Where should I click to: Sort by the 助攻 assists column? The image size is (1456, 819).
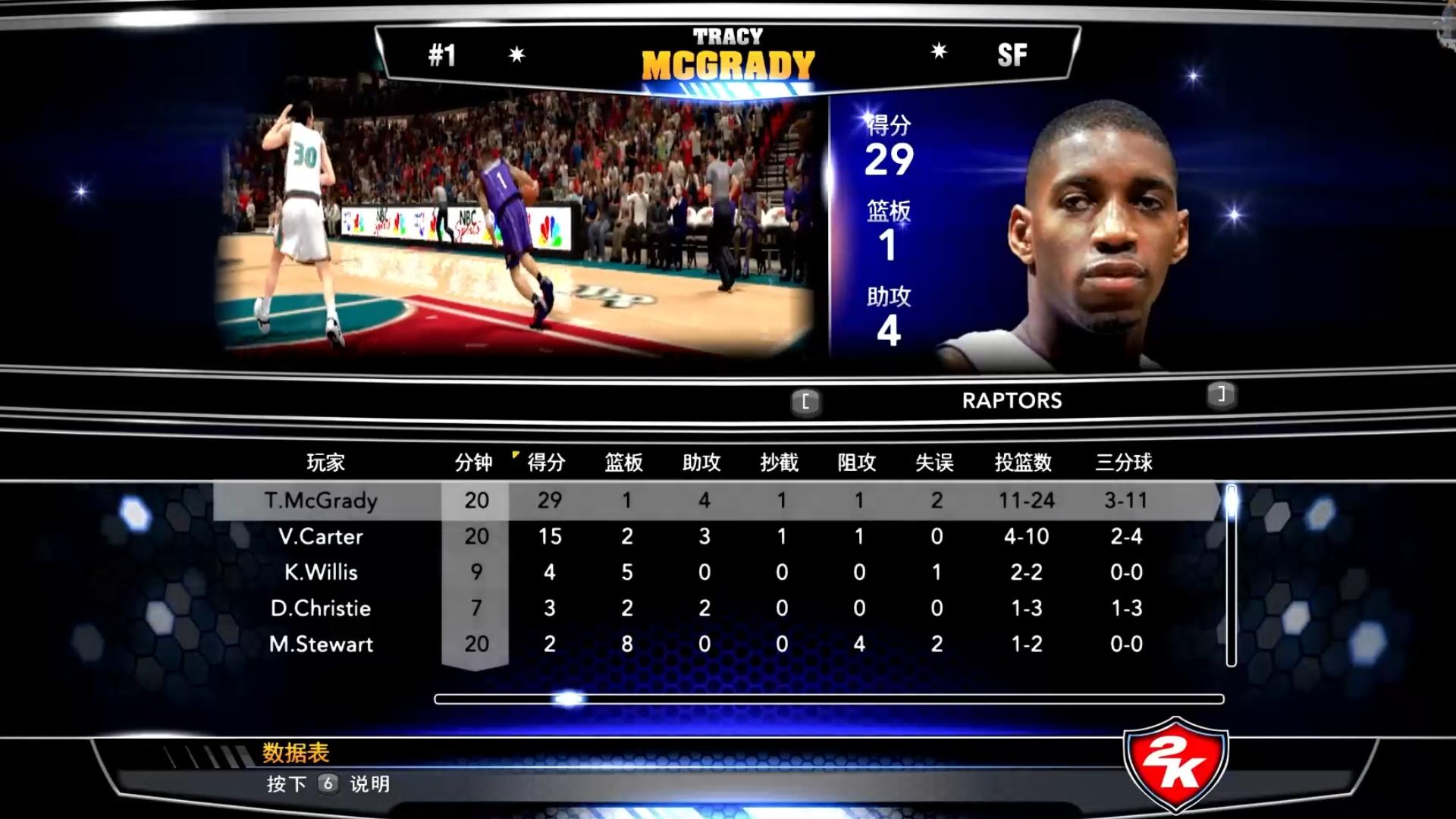click(701, 462)
